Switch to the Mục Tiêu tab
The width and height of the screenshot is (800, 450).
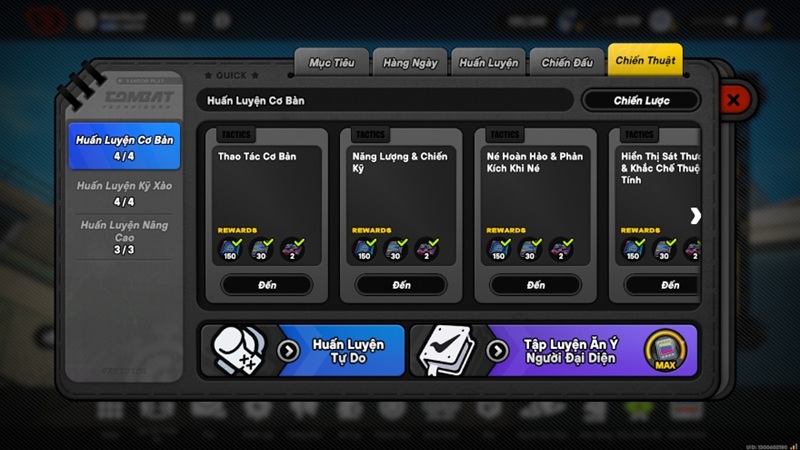click(x=332, y=63)
